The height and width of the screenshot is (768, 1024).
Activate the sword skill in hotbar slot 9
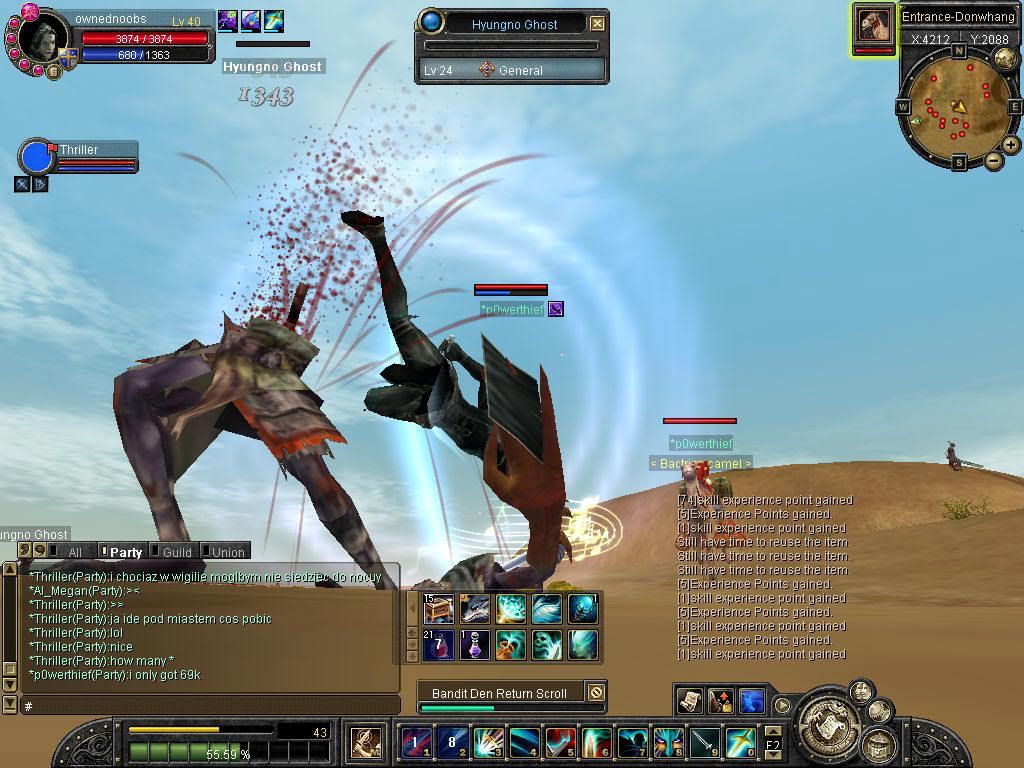[705, 743]
